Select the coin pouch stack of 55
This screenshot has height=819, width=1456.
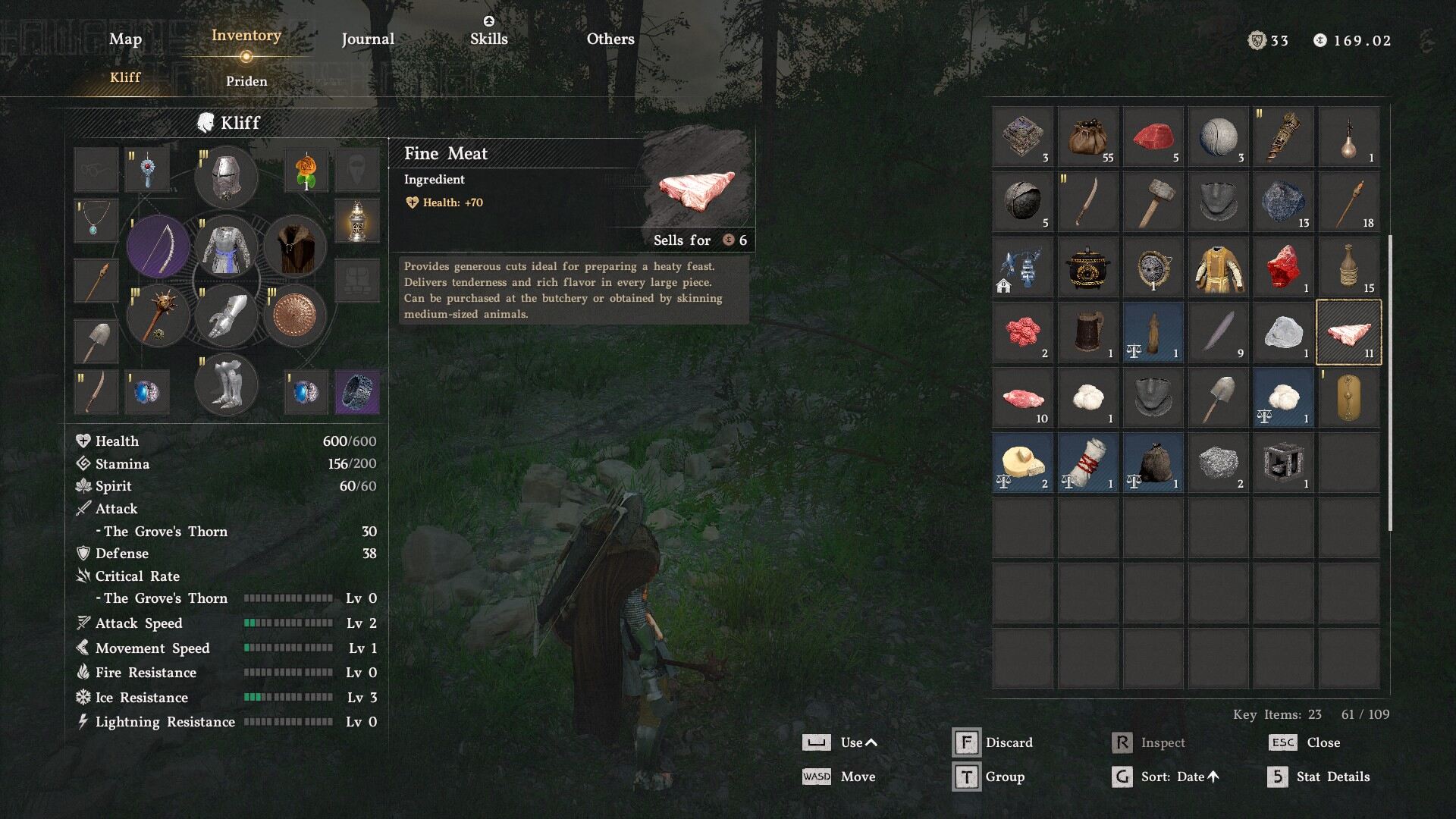coord(1087,136)
